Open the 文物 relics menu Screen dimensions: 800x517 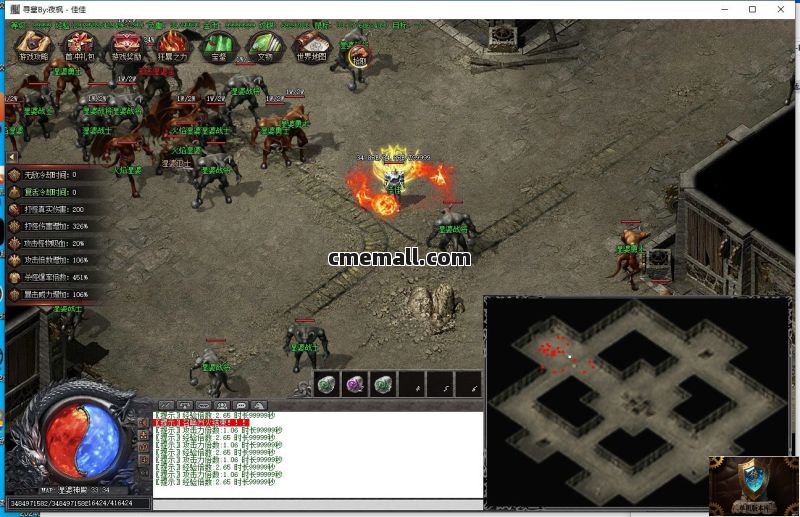(265, 45)
